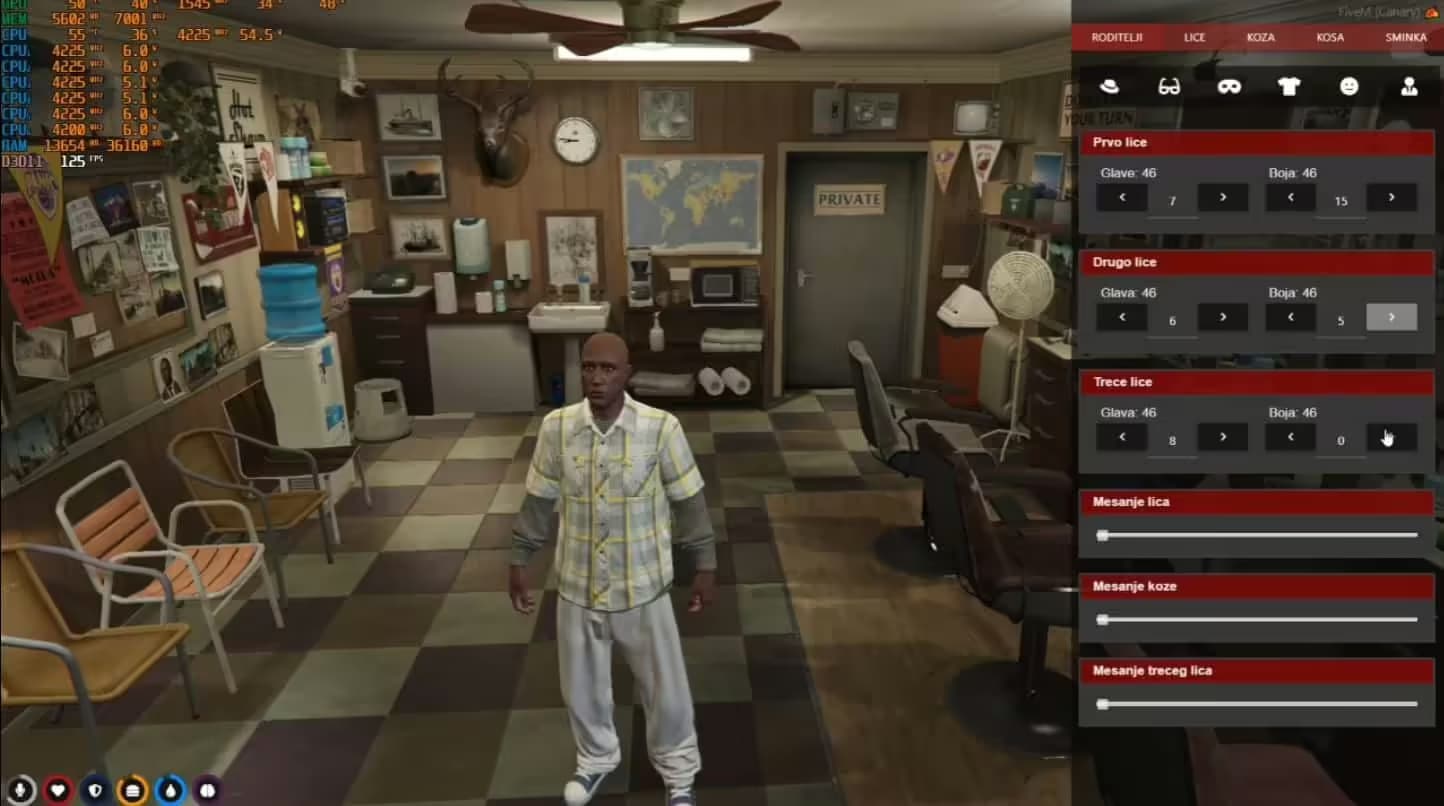Switch to the RODITELJI tab
Screen dimensions: 1444x806
[x=1117, y=37]
